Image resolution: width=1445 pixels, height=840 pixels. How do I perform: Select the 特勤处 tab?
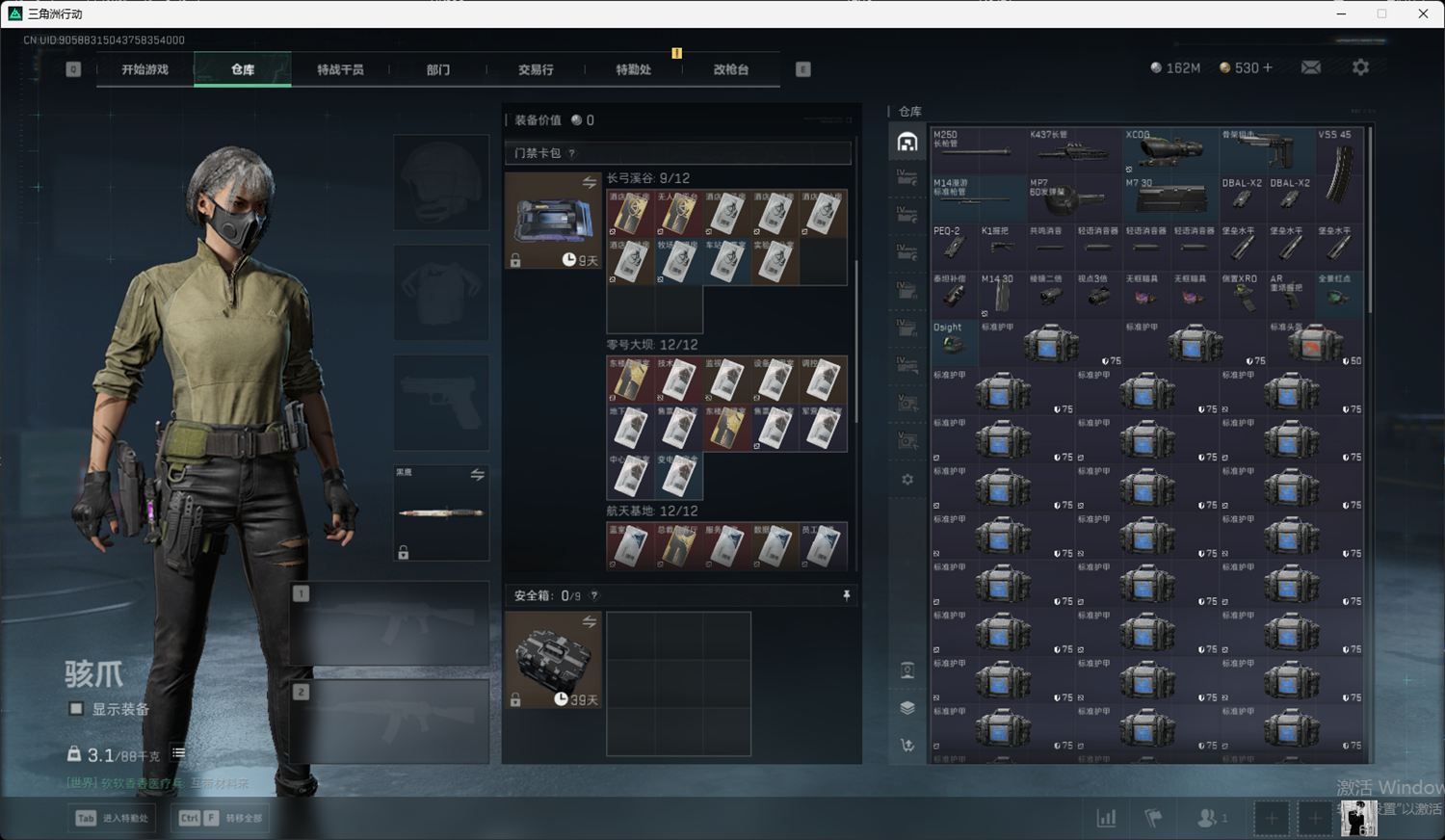633,69
